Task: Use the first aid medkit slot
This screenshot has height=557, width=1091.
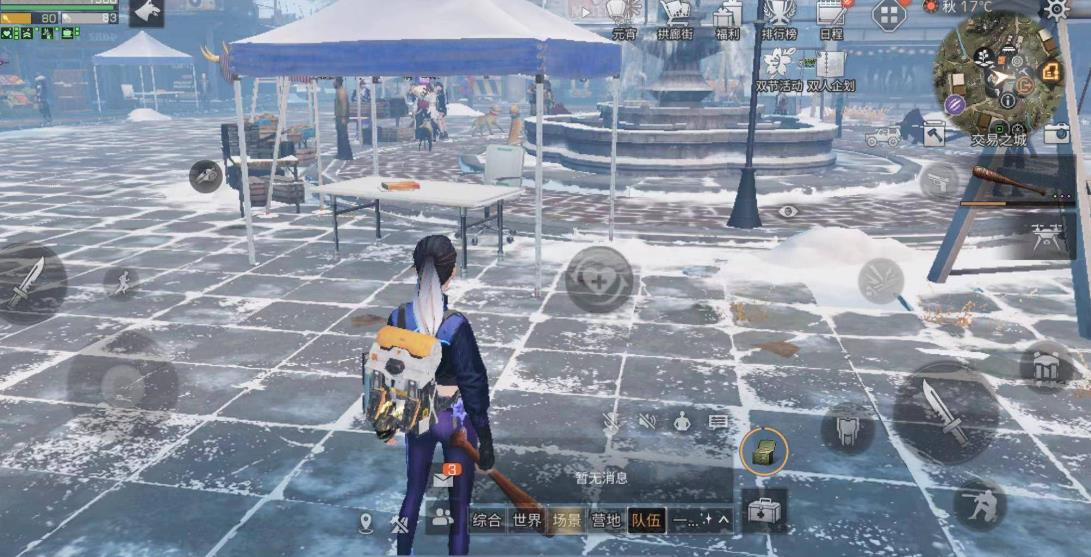Action: (763, 510)
